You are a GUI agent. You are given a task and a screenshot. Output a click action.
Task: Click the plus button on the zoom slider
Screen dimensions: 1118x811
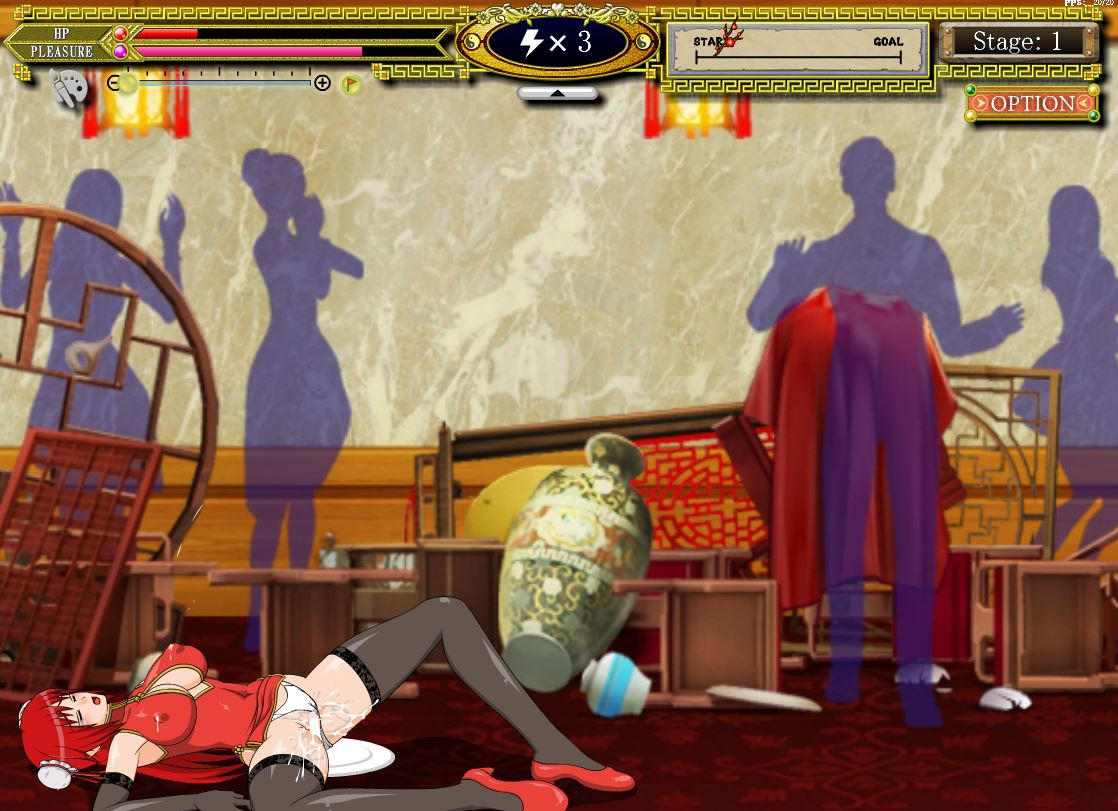(322, 83)
